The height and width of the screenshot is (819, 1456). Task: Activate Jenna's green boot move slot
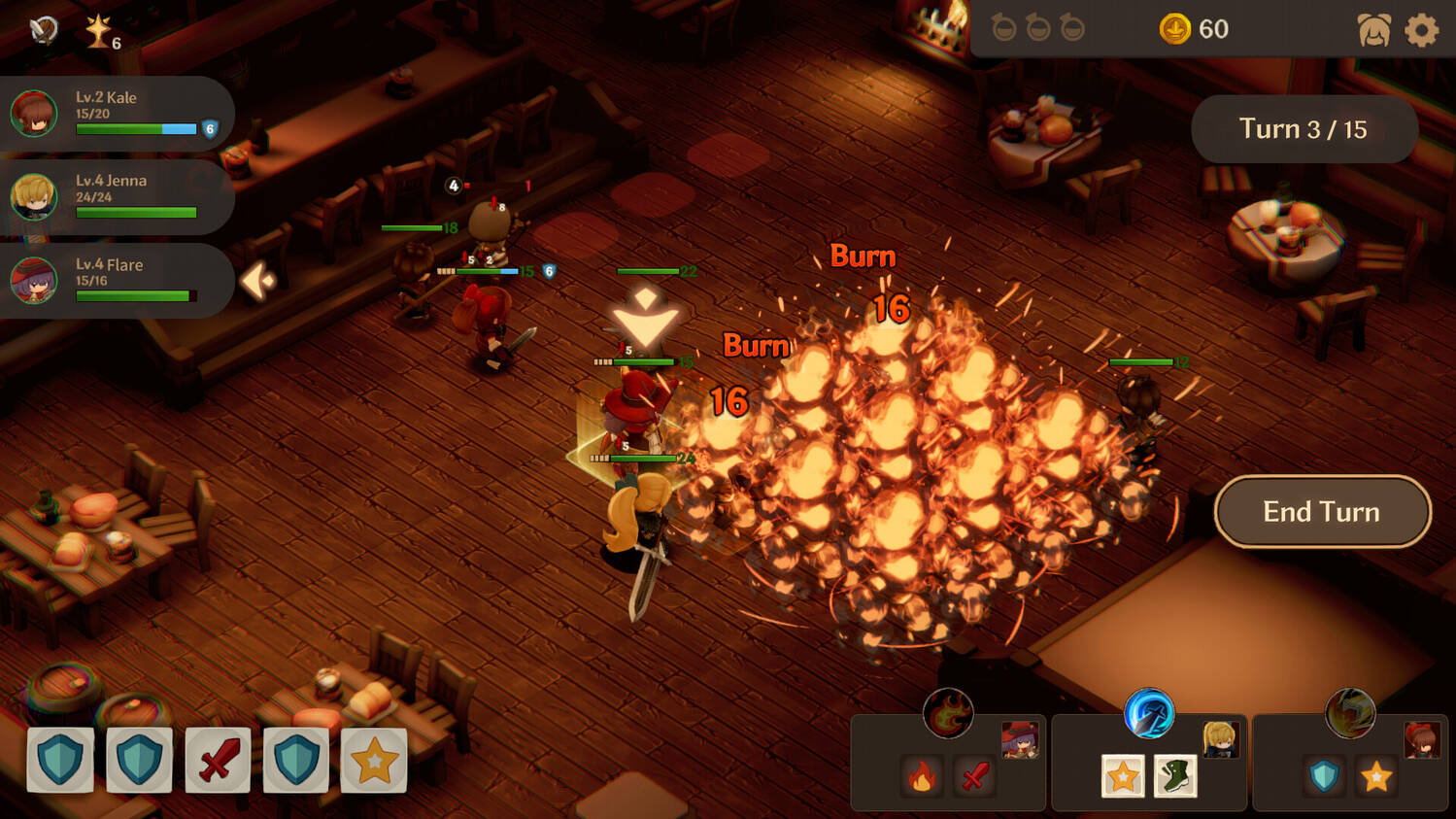(1175, 776)
